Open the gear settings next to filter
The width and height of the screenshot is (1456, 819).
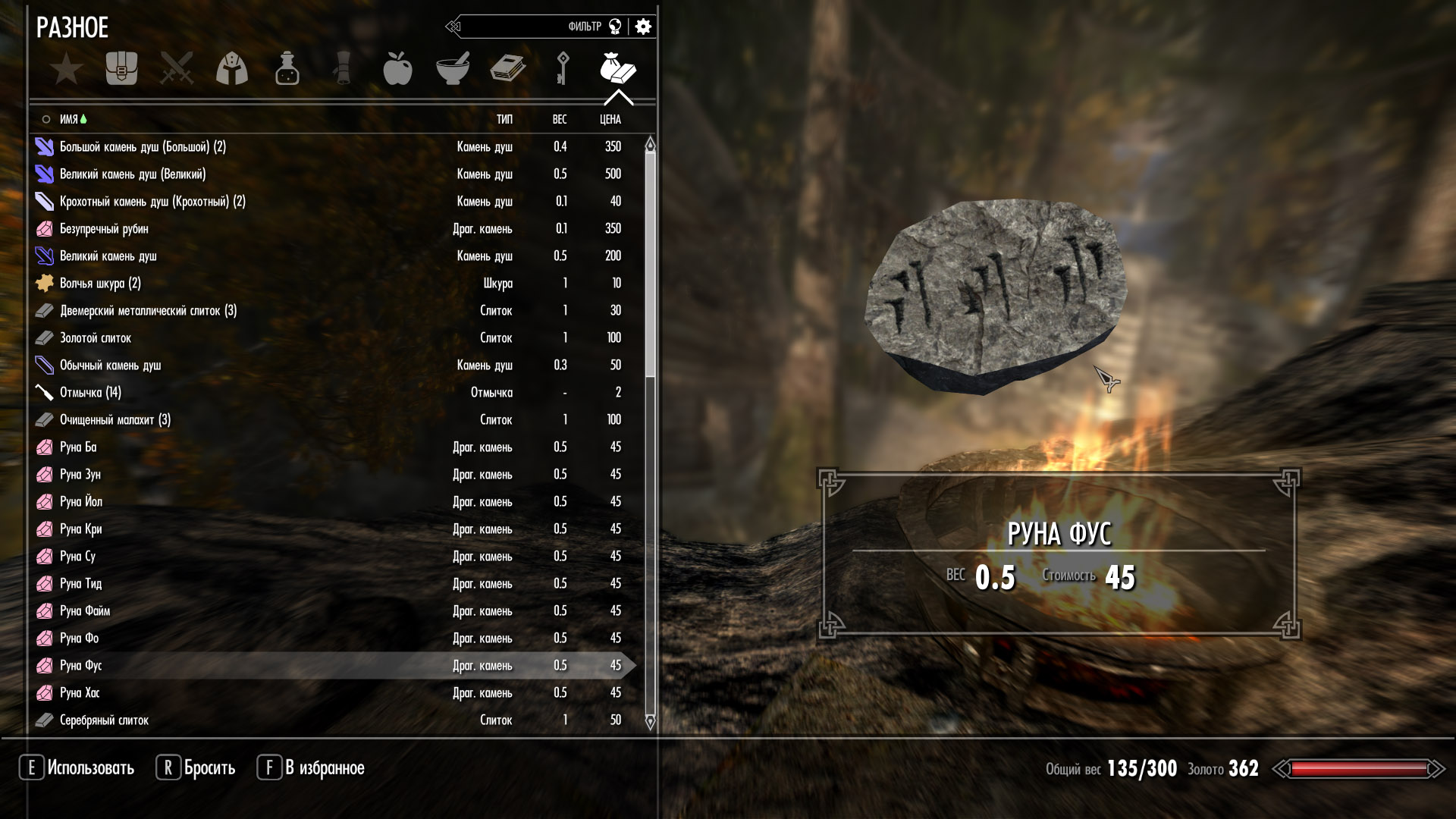click(643, 27)
